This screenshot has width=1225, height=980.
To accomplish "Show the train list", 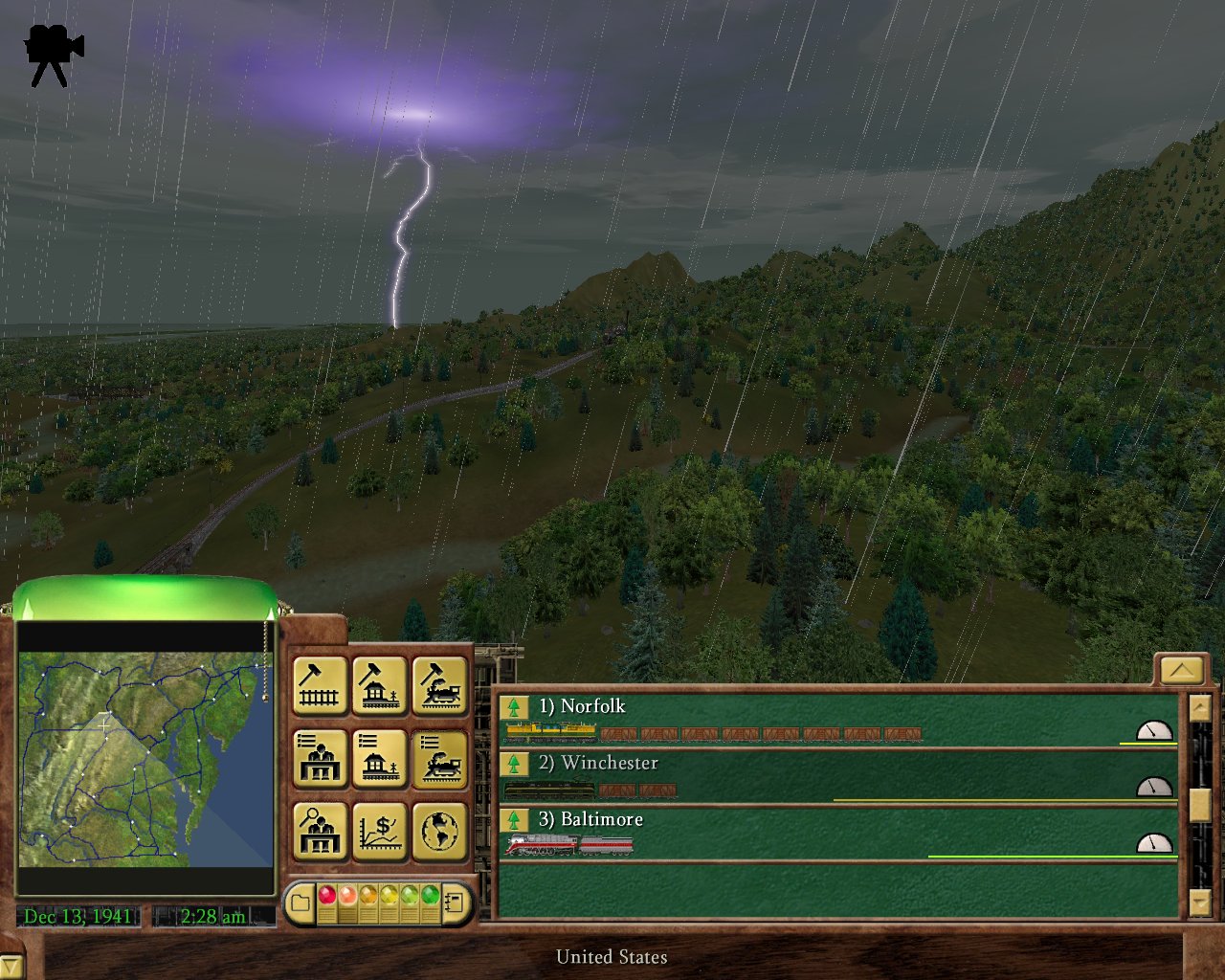I will click(440, 759).
